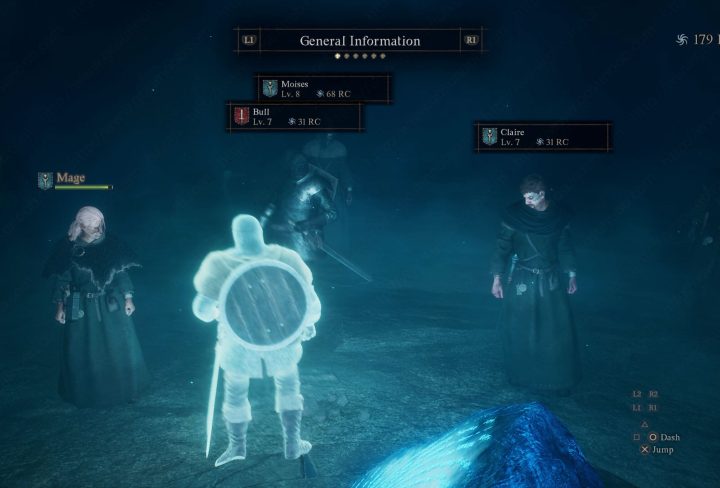The image size is (720, 488).
Task: Pick pawn Claire's info panel
Action: pos(543,137)
